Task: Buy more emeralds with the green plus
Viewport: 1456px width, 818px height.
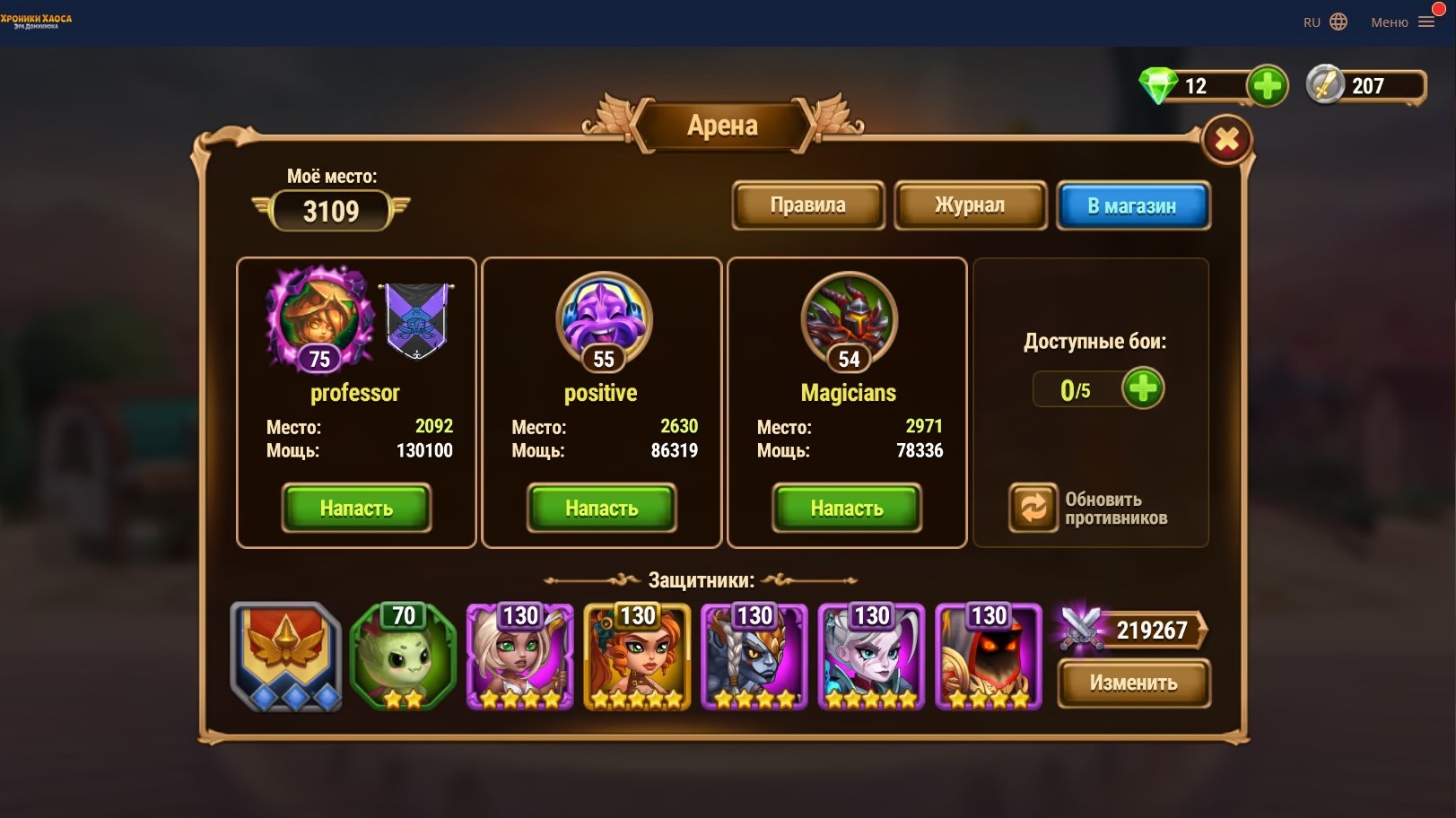Action: click(1267, 86)
